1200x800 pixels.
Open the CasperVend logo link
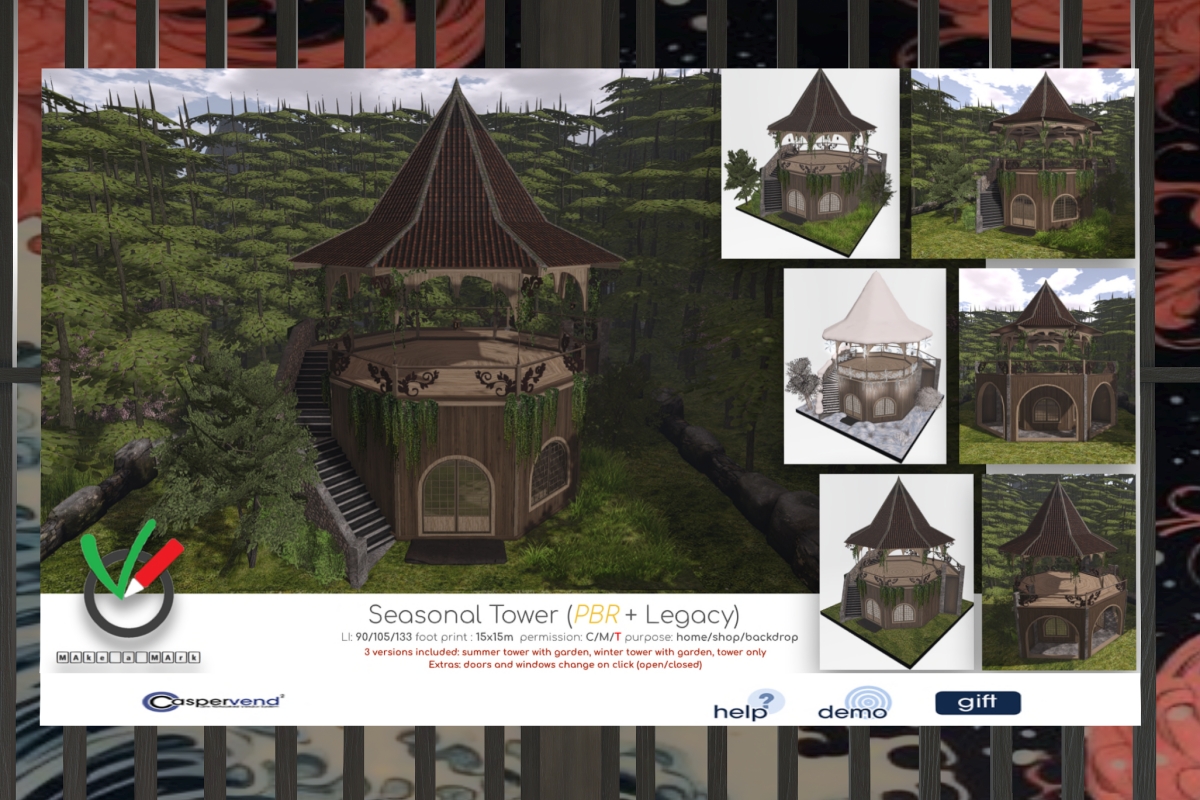[x=212, y=702]
